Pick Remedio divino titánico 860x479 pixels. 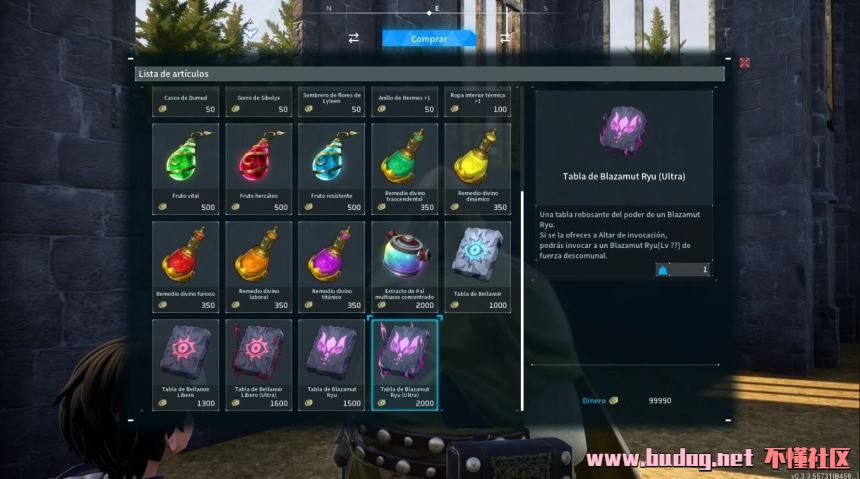[x=330, y=265]
